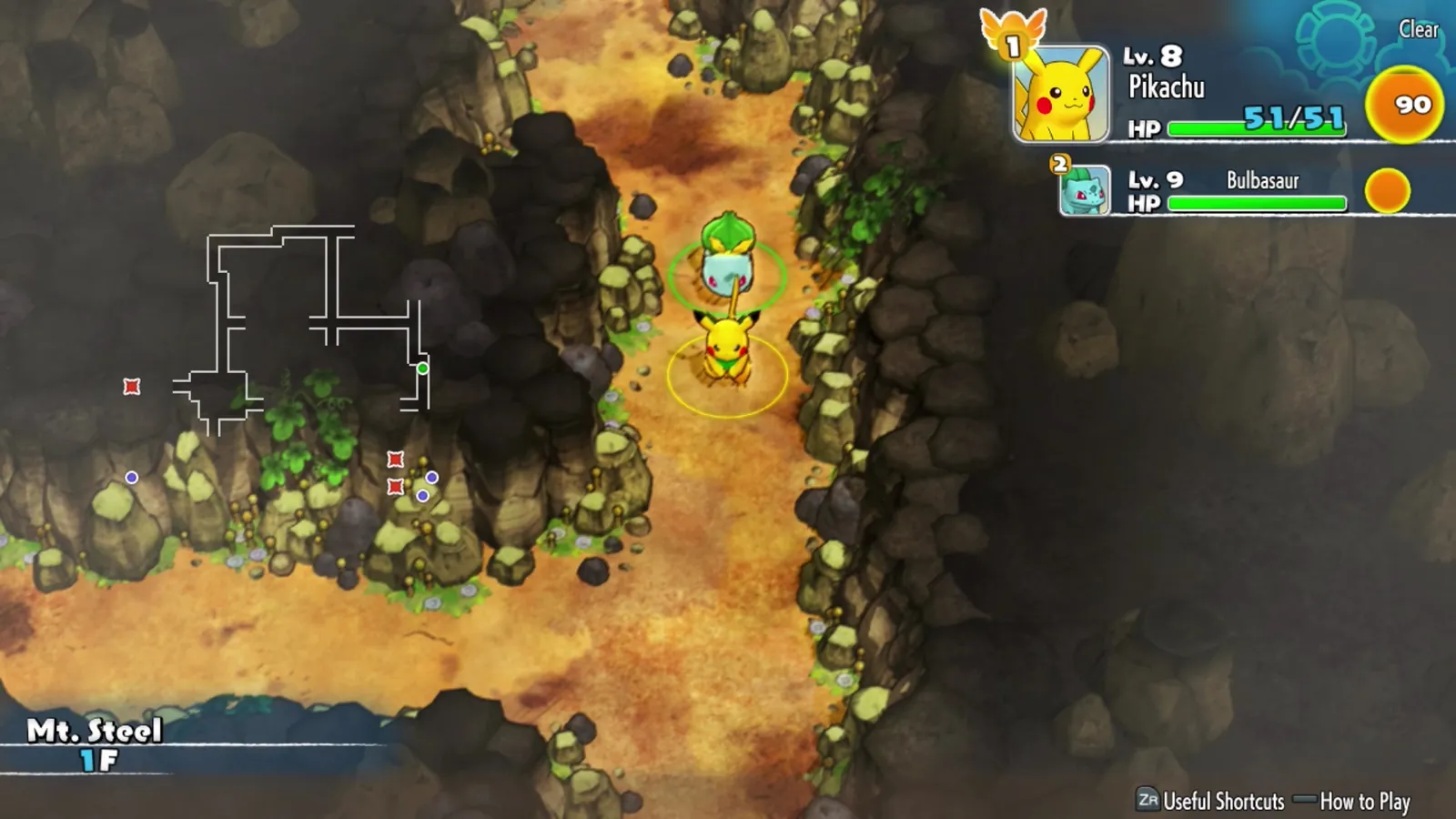
Task: Click Bulbasaur's full HP bar
Action: 1256,202
